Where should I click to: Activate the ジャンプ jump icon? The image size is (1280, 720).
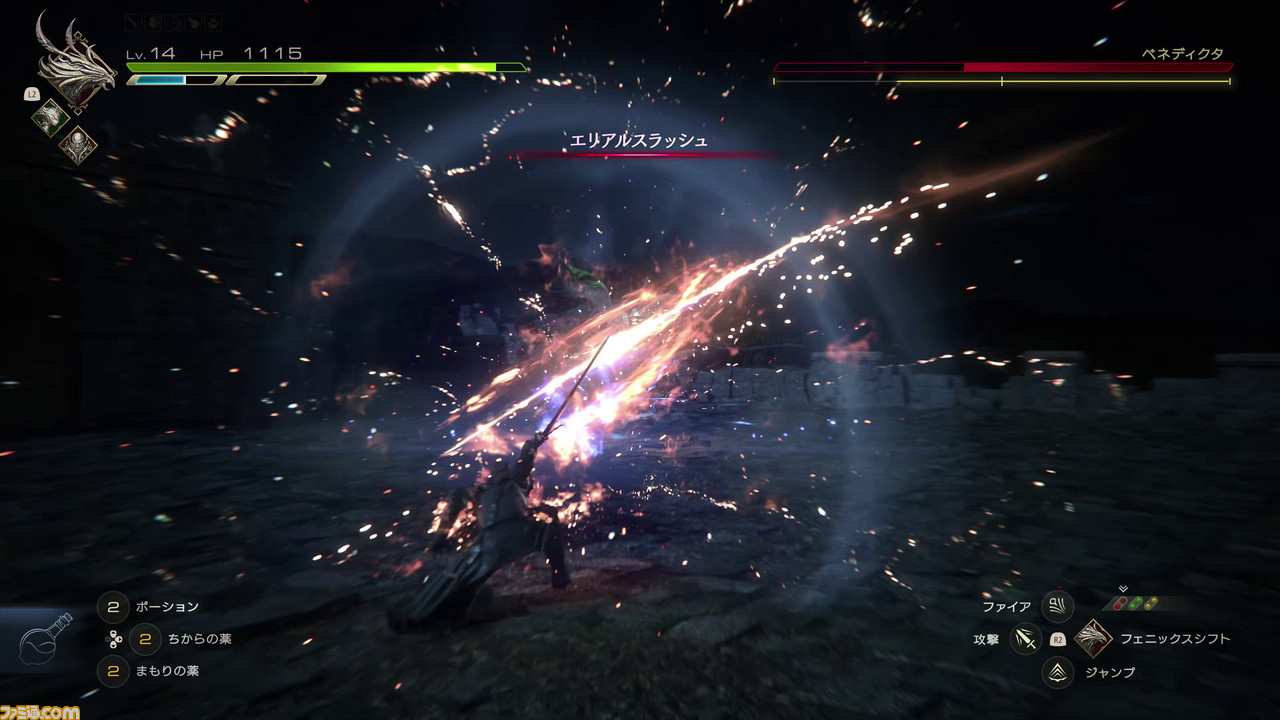pyautogui.click(x=1057, y=672)
